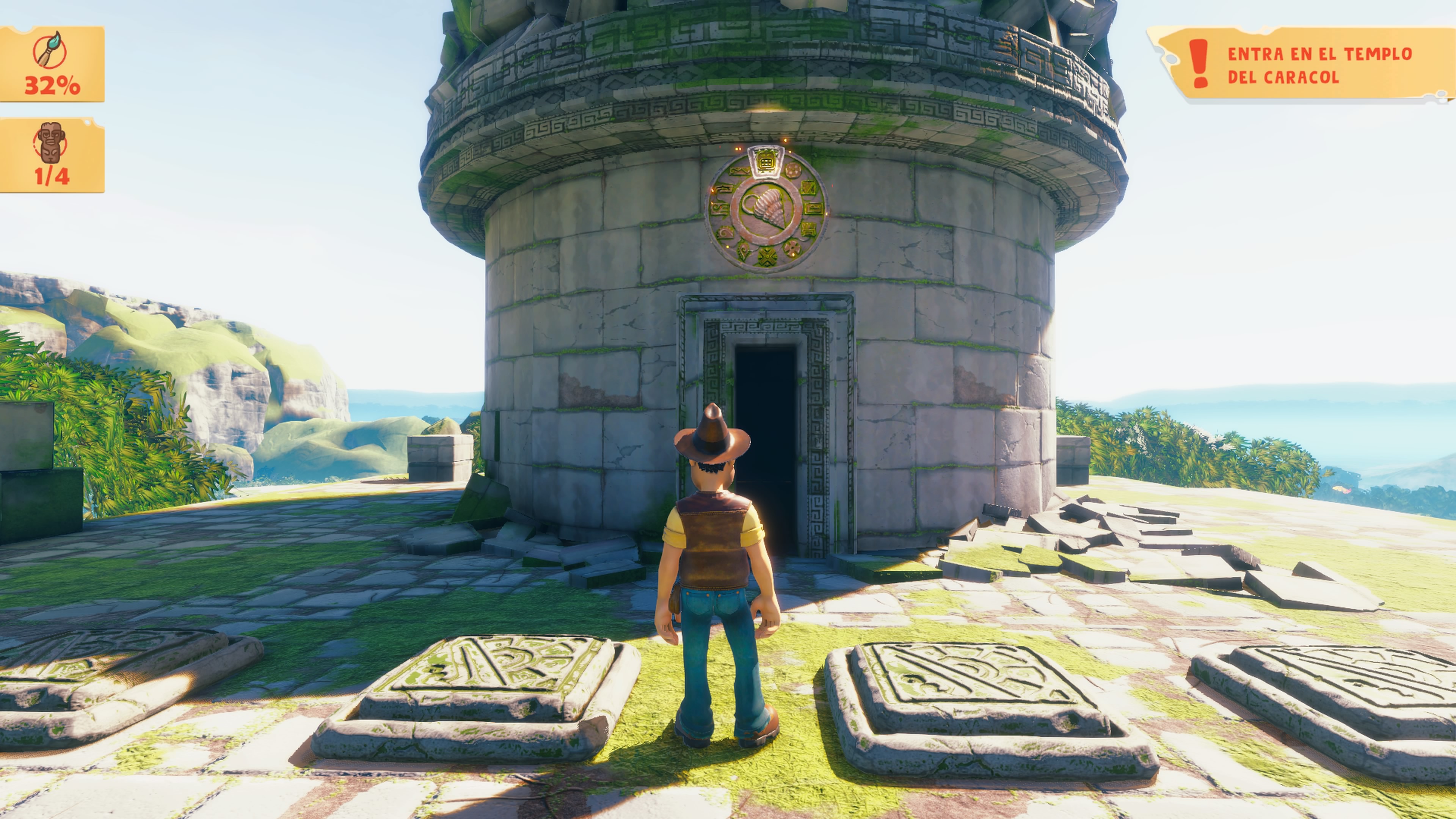Select the tiki idol collectible counter icon
The width and height of the screenshot is (1456, 819).
coord(51,143)
